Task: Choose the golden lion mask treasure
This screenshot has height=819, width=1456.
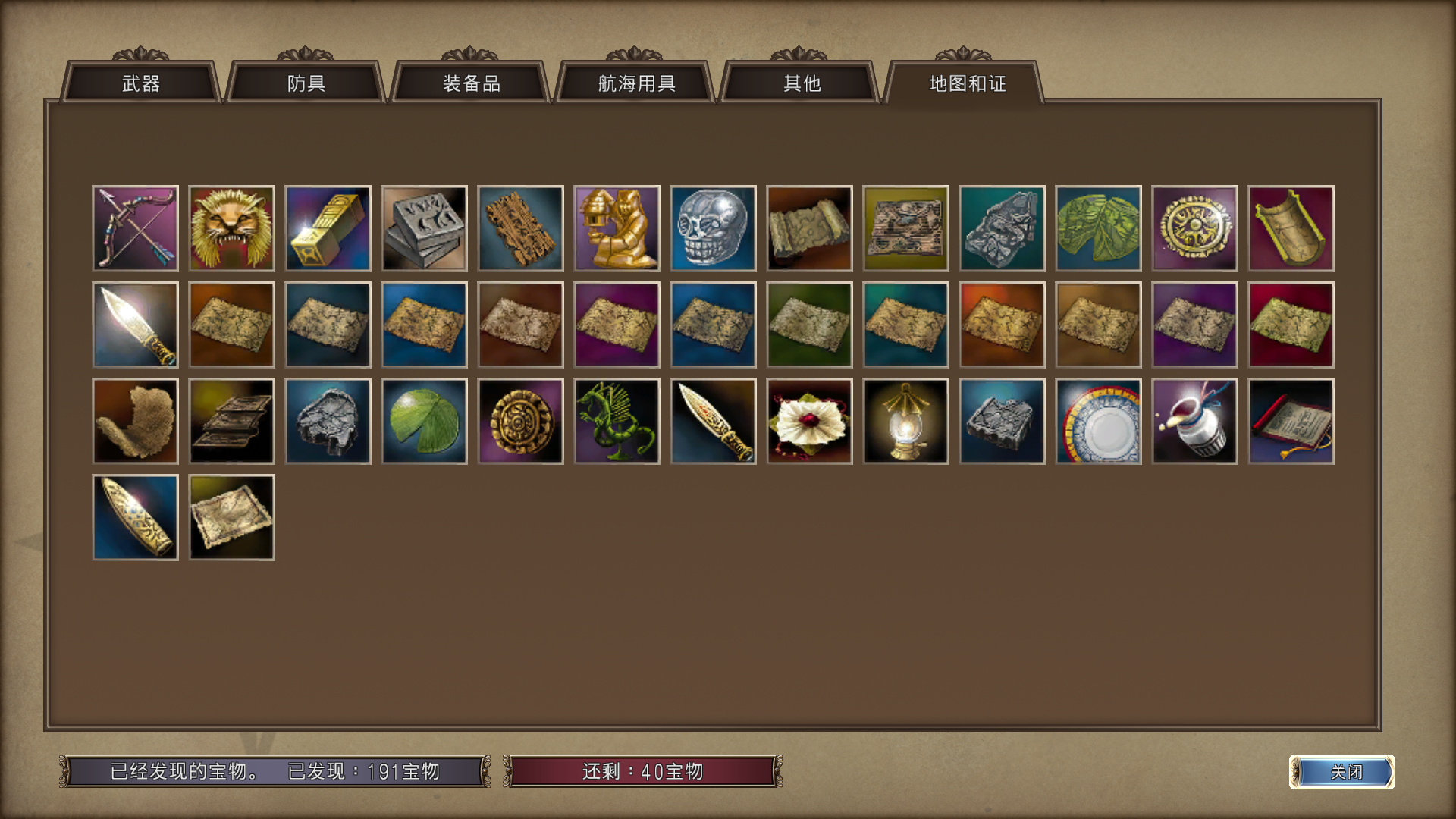Action: click(232, 228)
